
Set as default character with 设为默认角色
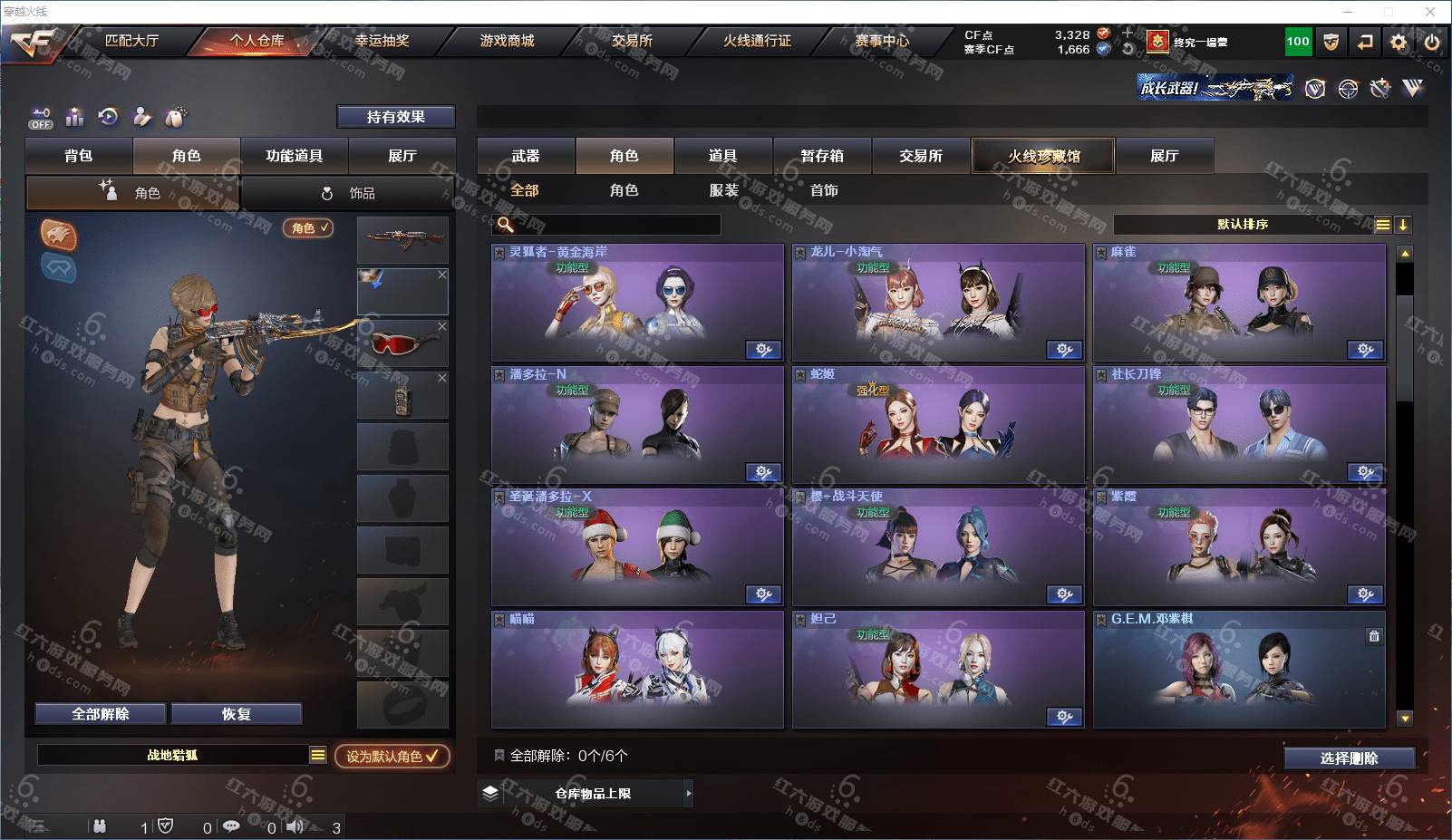pyautogui.click(x=392, y=756)
